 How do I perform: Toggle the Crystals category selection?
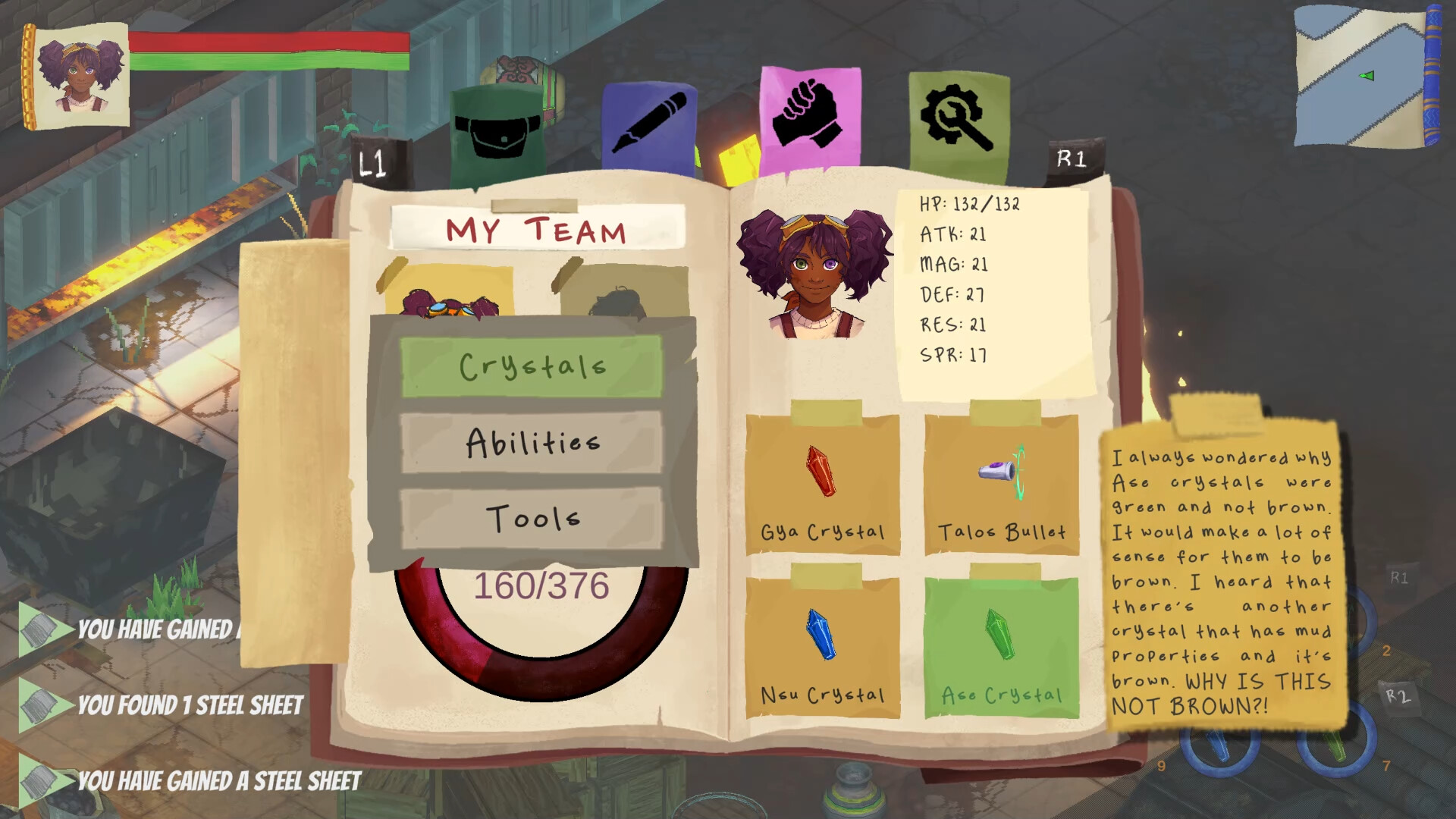pos(531,366)
